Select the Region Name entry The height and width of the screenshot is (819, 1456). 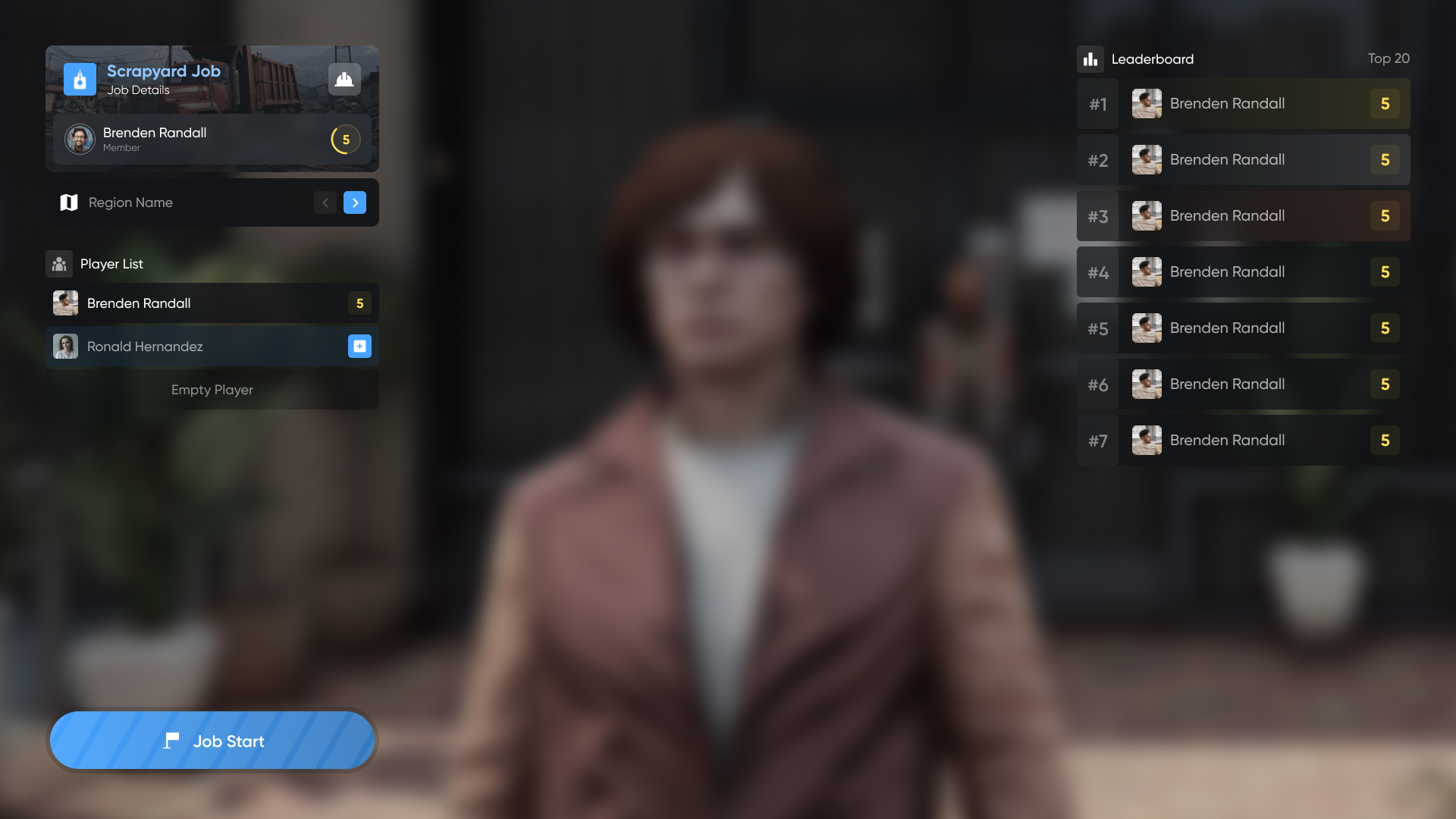(130, 202)
